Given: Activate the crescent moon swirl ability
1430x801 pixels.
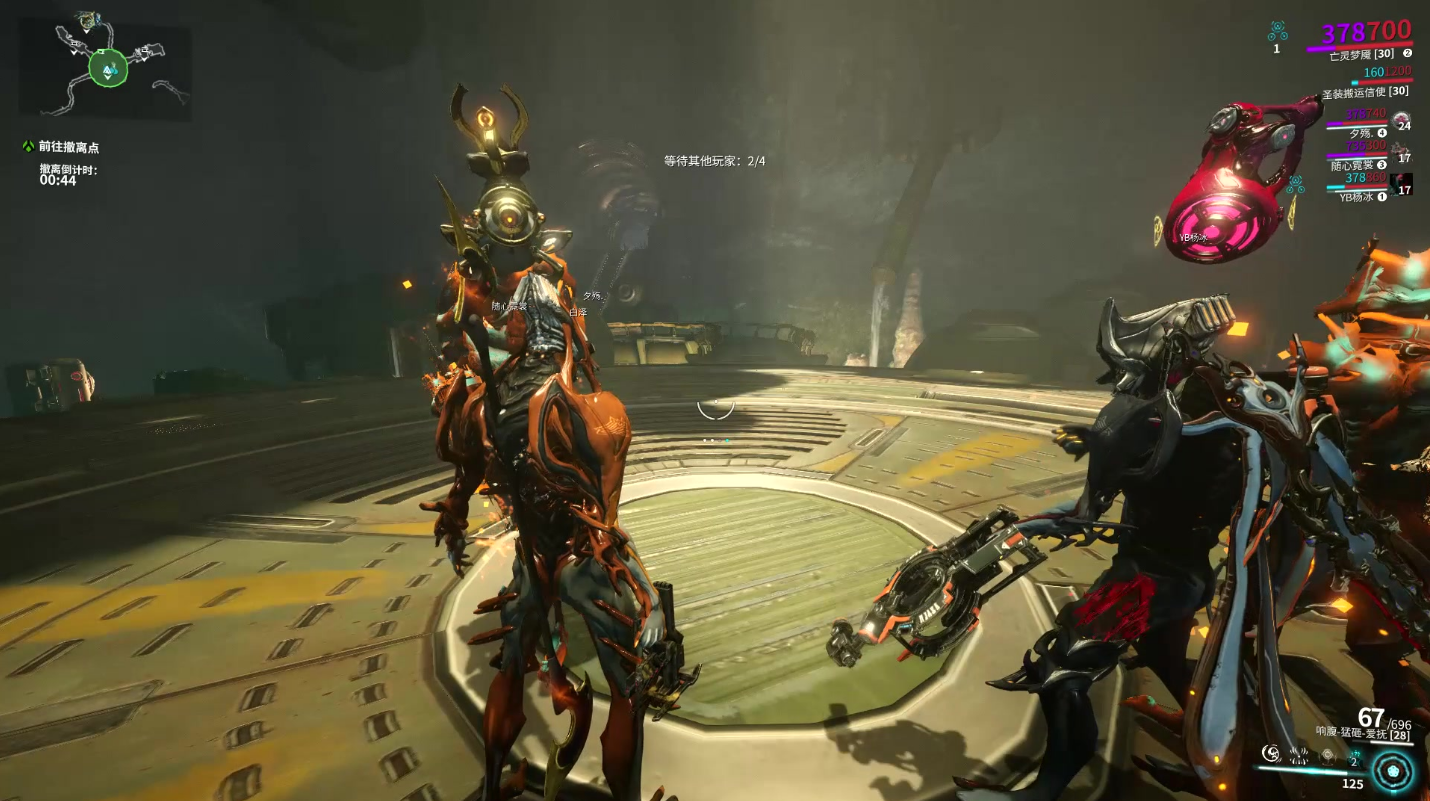Looking at the screenshot, I should pyautogui.click(x=1271, y=752).
